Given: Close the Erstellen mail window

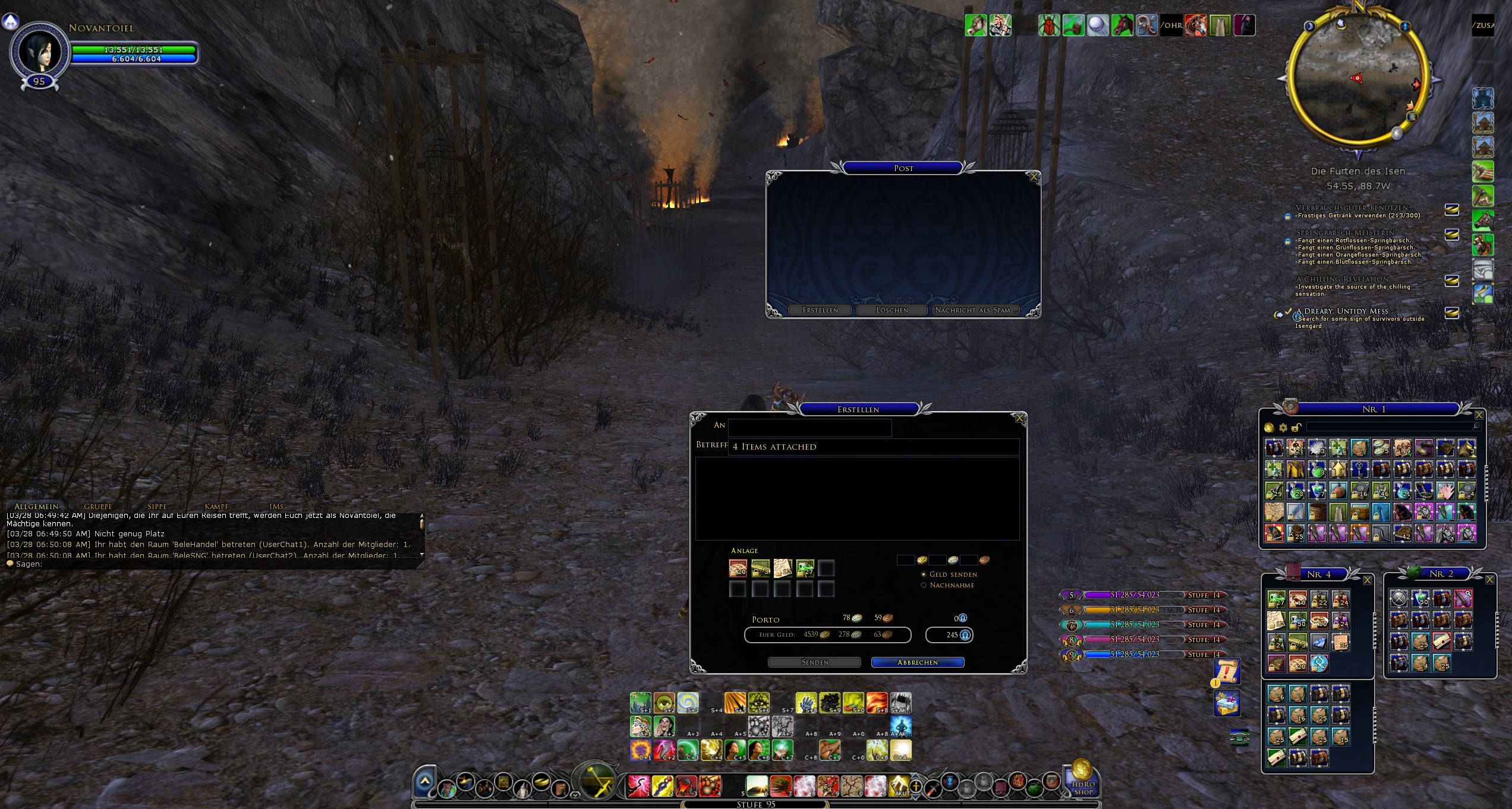Looking at the screenshot, I should 1019,418.
